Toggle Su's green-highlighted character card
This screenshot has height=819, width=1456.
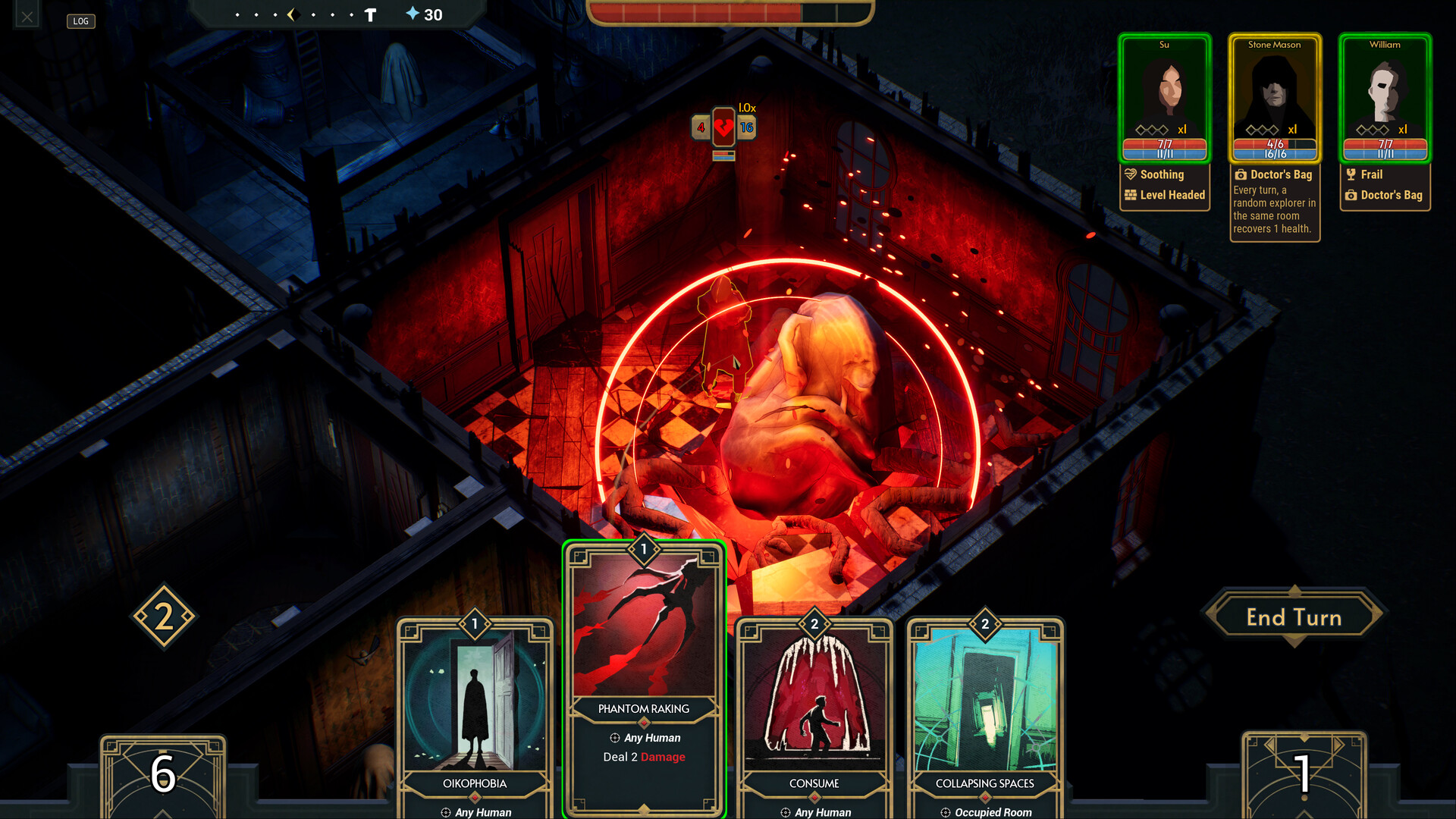(1165, 99)
